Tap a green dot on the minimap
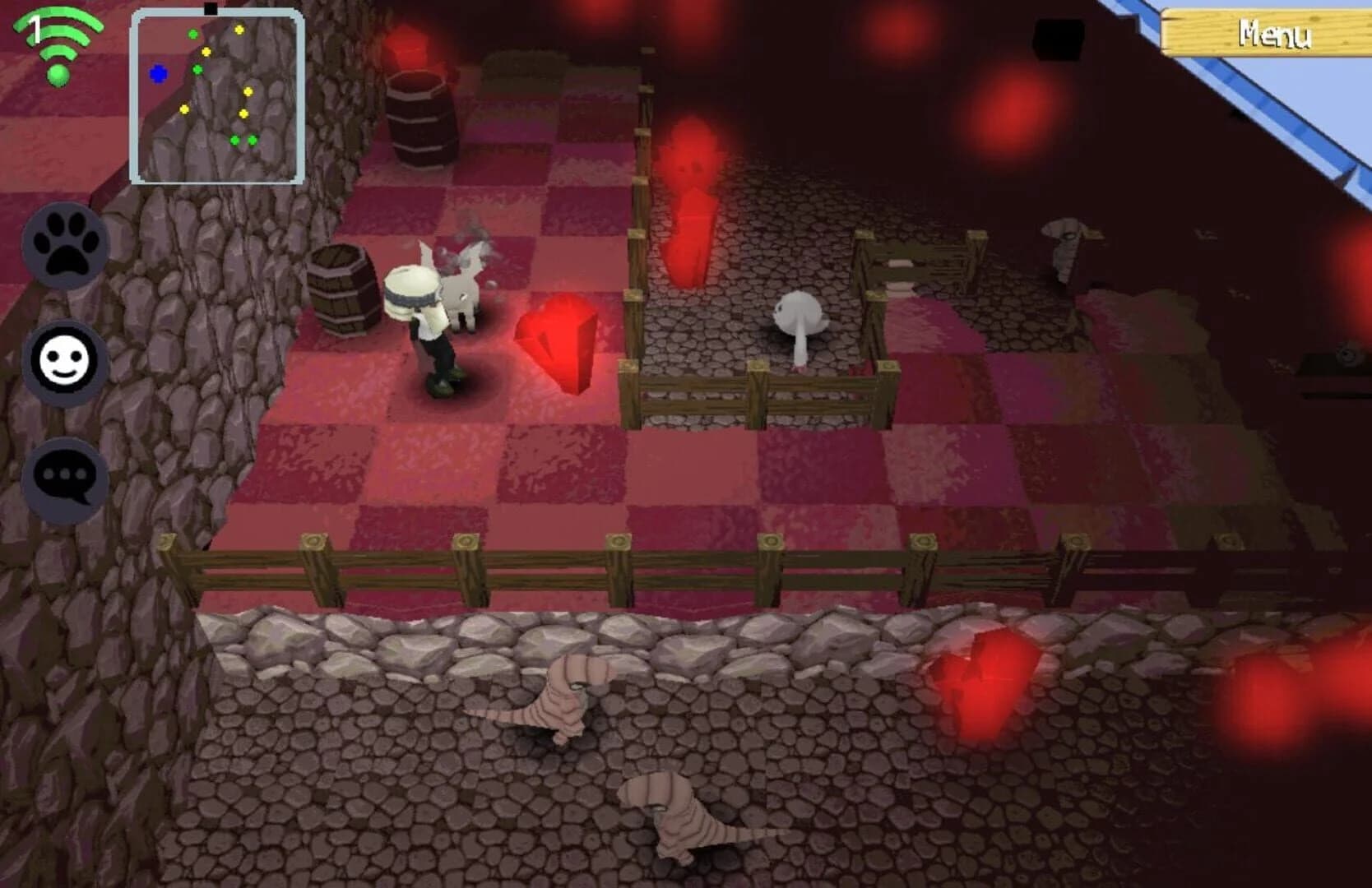Screen dimensions: 1372x888 tap(193, 35)
